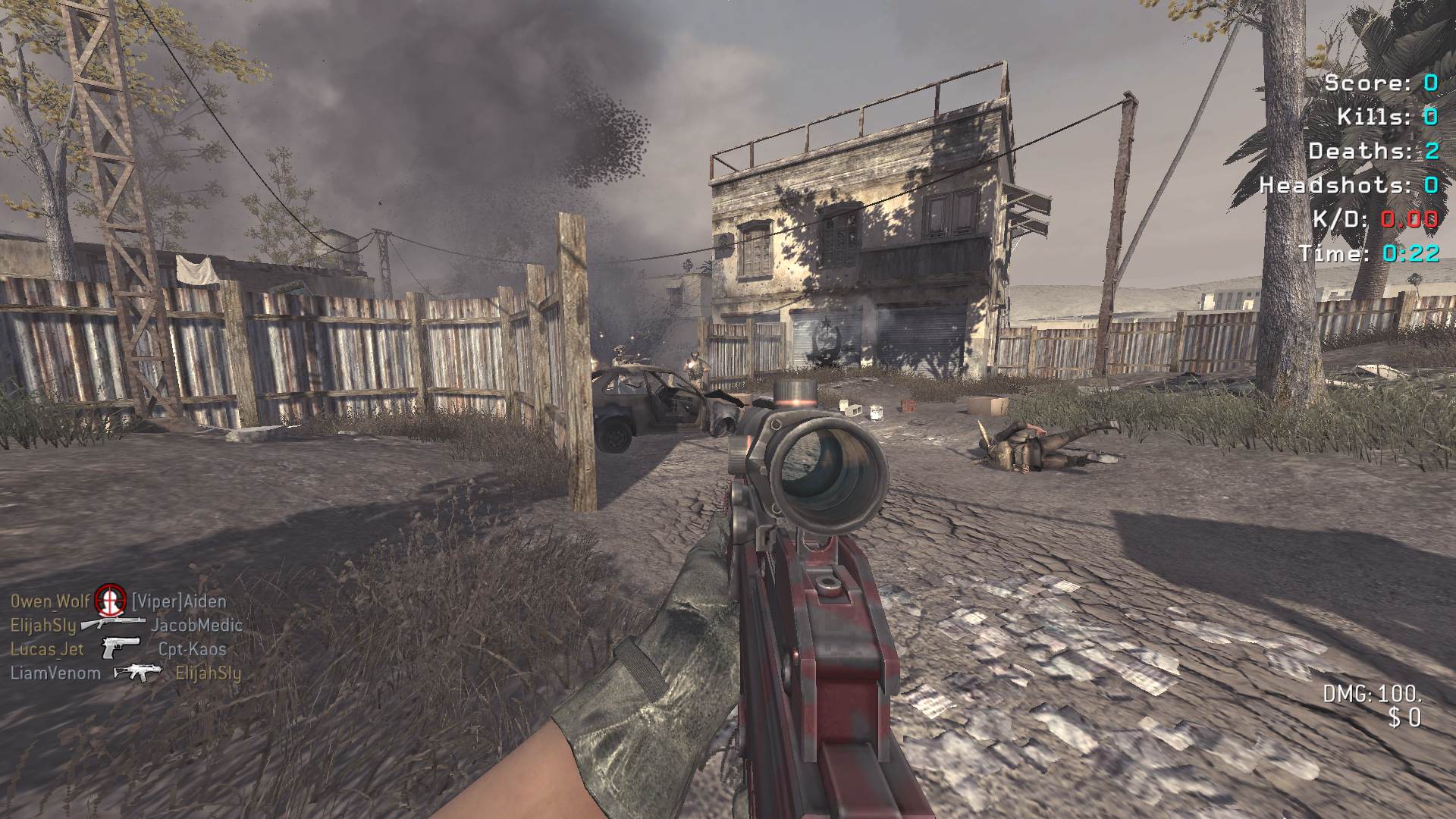
Task: Click the JacobMedic name in kill feed
Action: (x=196, y=626)
